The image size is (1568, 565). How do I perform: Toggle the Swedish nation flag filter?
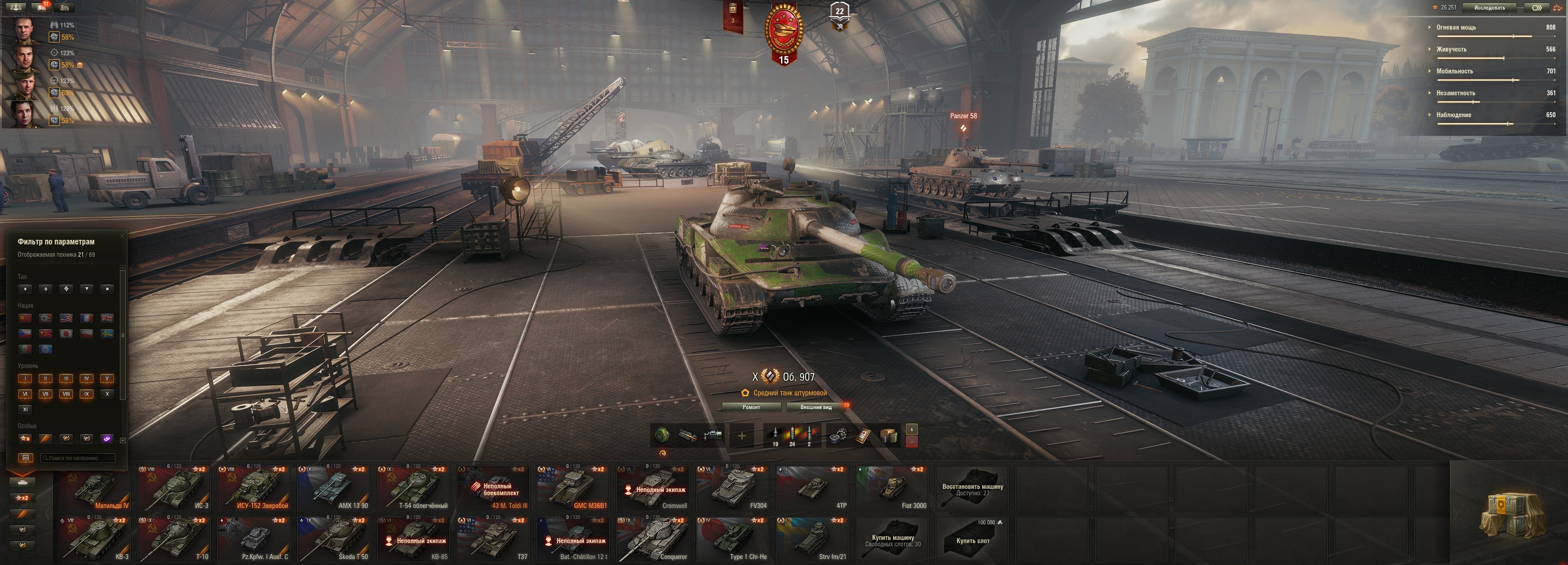click(x=107, y=334)
